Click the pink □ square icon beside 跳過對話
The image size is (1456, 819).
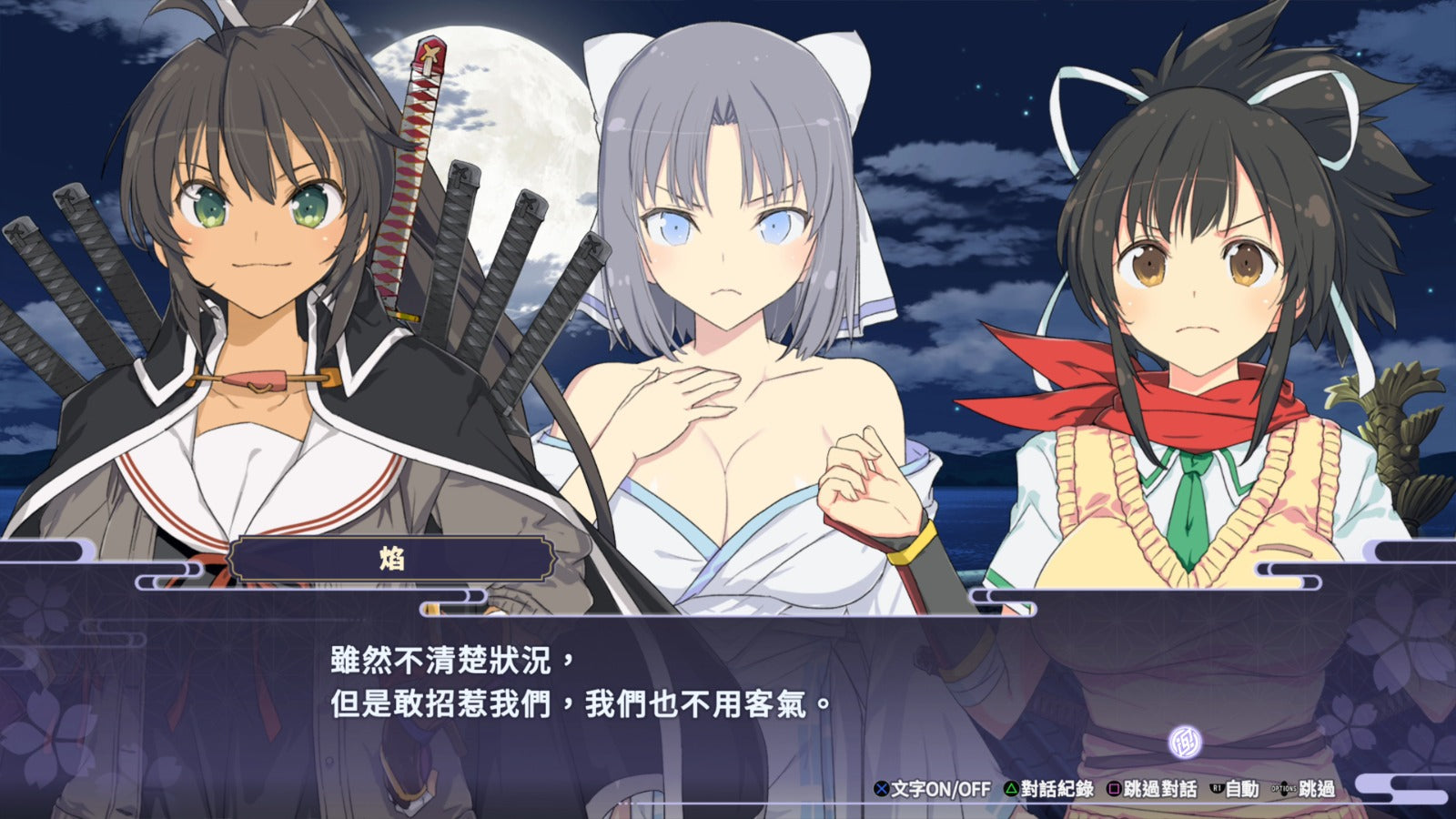1112,788
